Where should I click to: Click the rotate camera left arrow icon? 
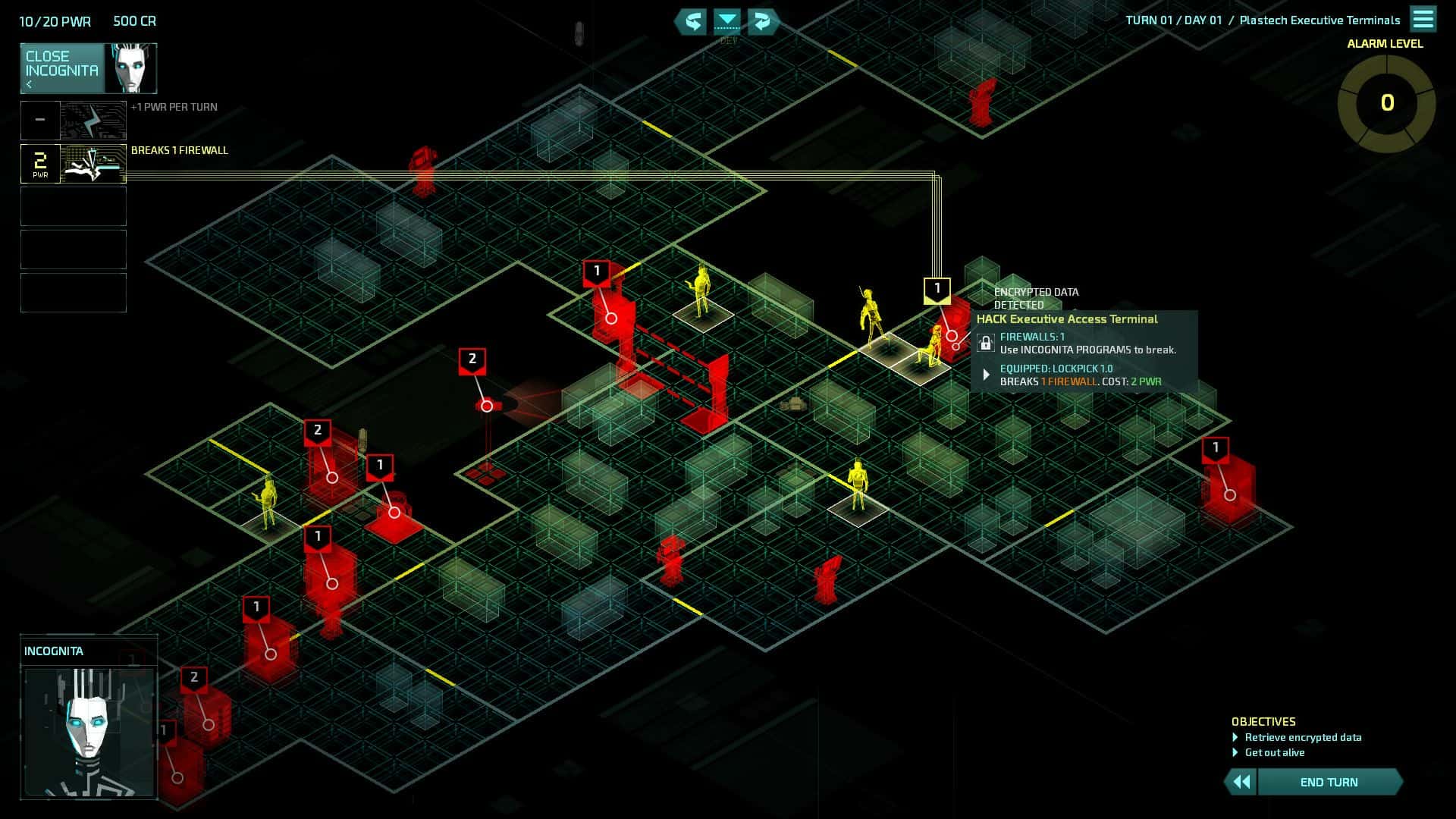coord(692,22)
